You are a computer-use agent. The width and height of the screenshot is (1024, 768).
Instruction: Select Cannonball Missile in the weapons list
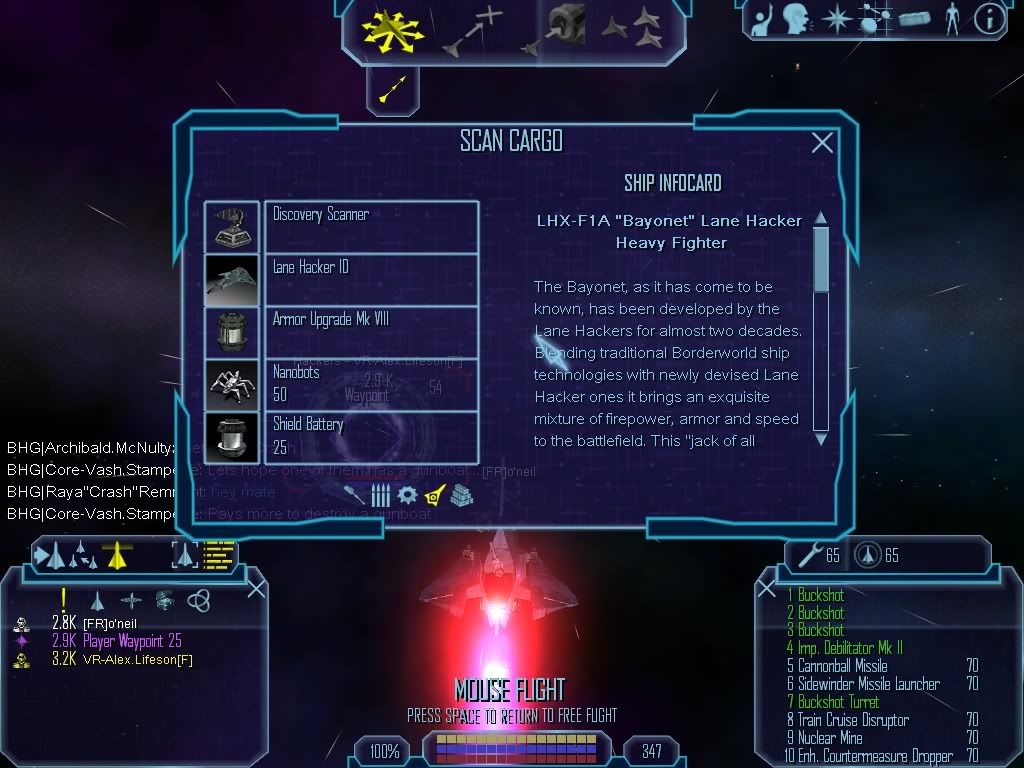pyautogui.click(x=844, y=666)
